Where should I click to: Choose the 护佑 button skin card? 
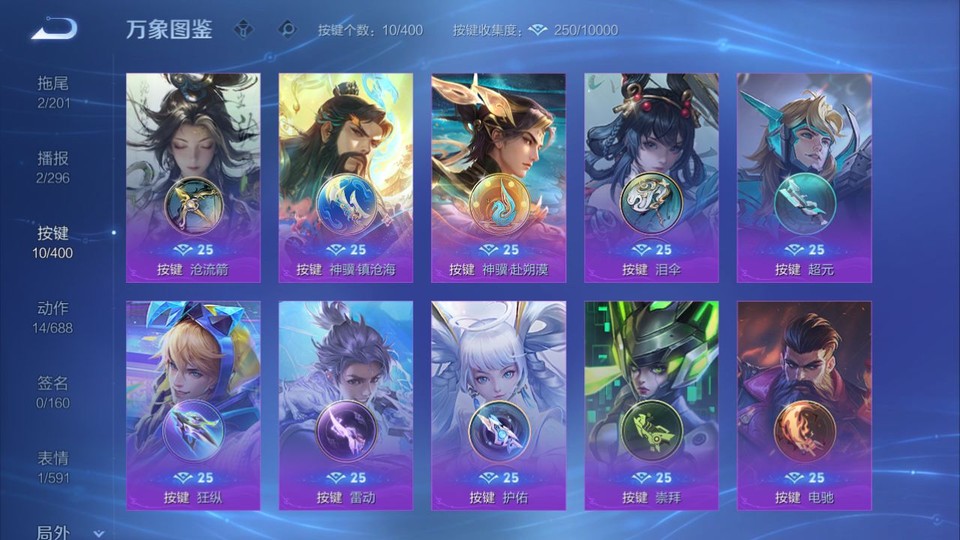pyautogui.click(x=498, y=406)
